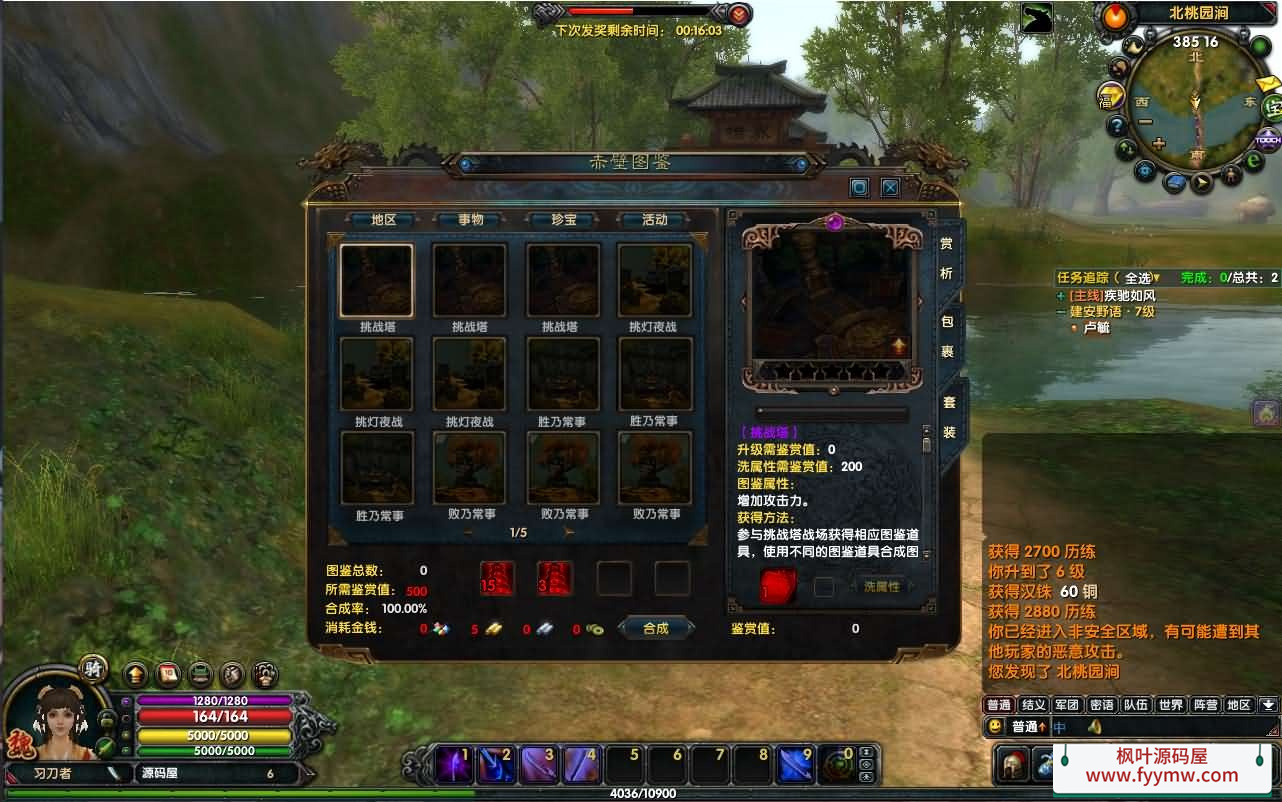Viewport: 1282px width, 802px height.
Task: Select the 地区 chat channel tab
Action: [x=1239, y=705]
